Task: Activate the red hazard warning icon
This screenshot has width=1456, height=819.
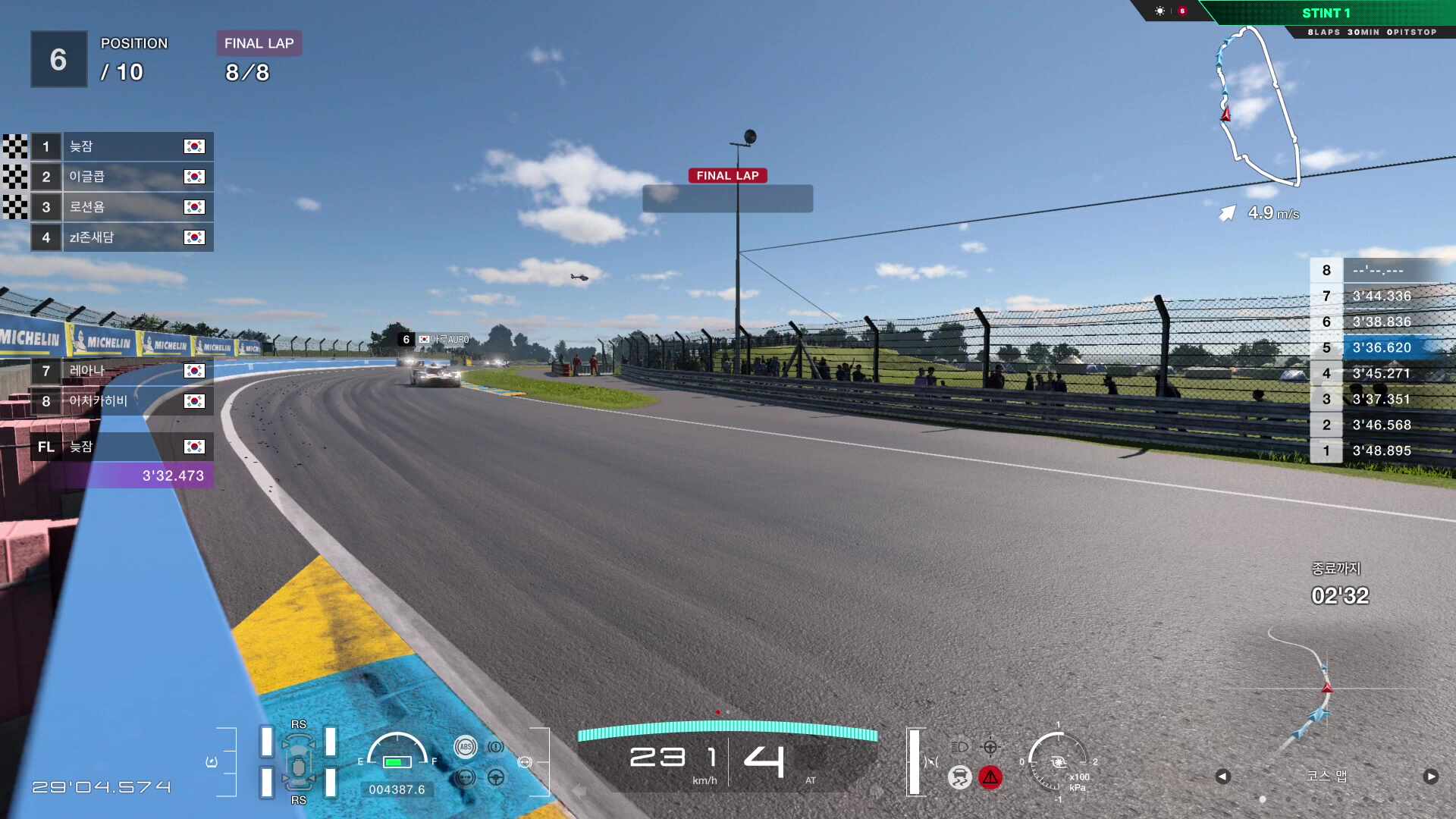Action: tap(990, 777)
